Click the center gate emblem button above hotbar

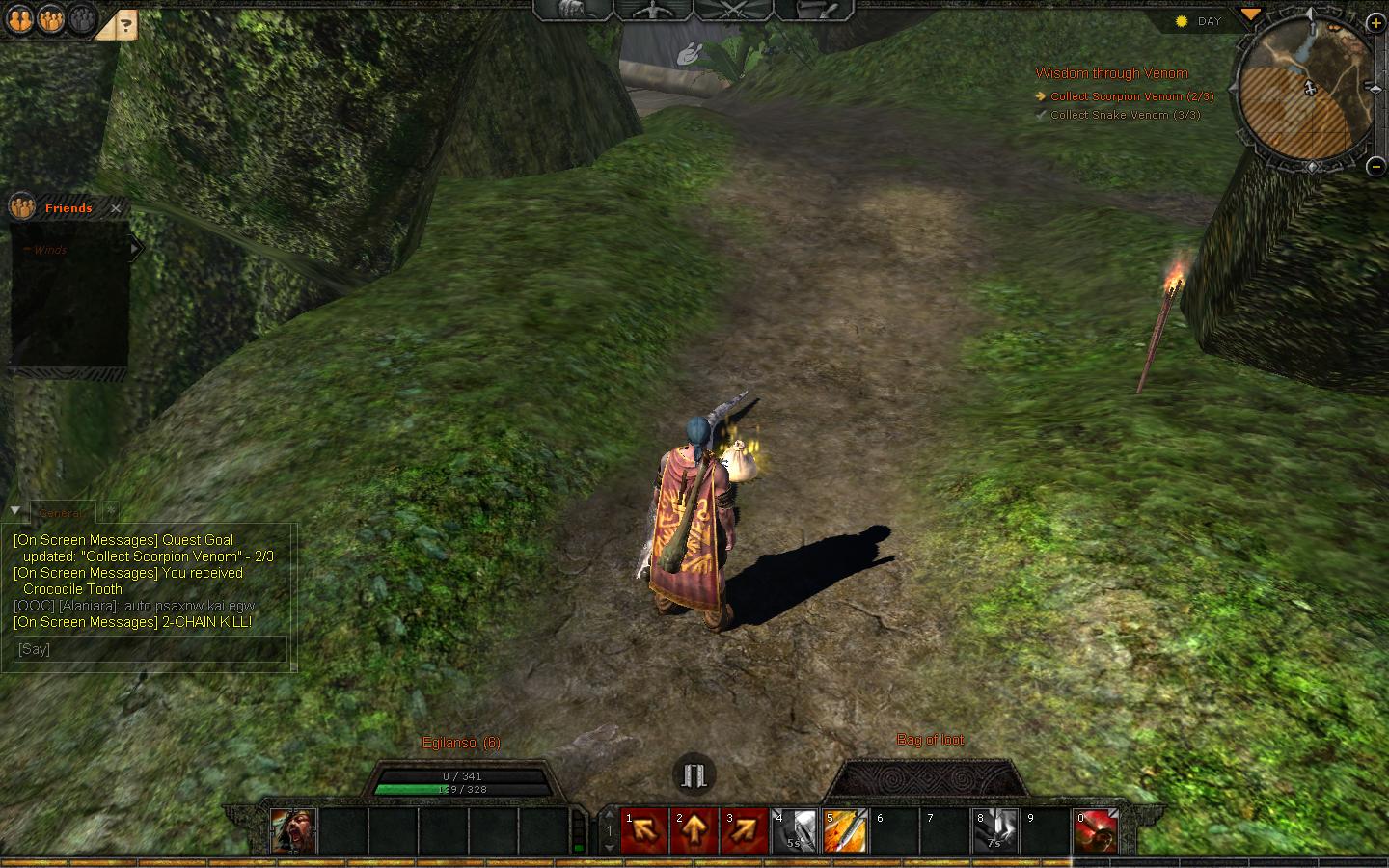coord(694,773)
